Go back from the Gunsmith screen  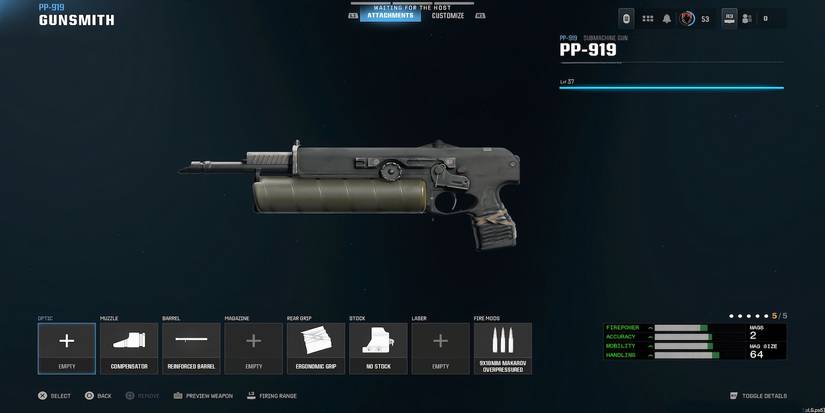coord(98,396)
